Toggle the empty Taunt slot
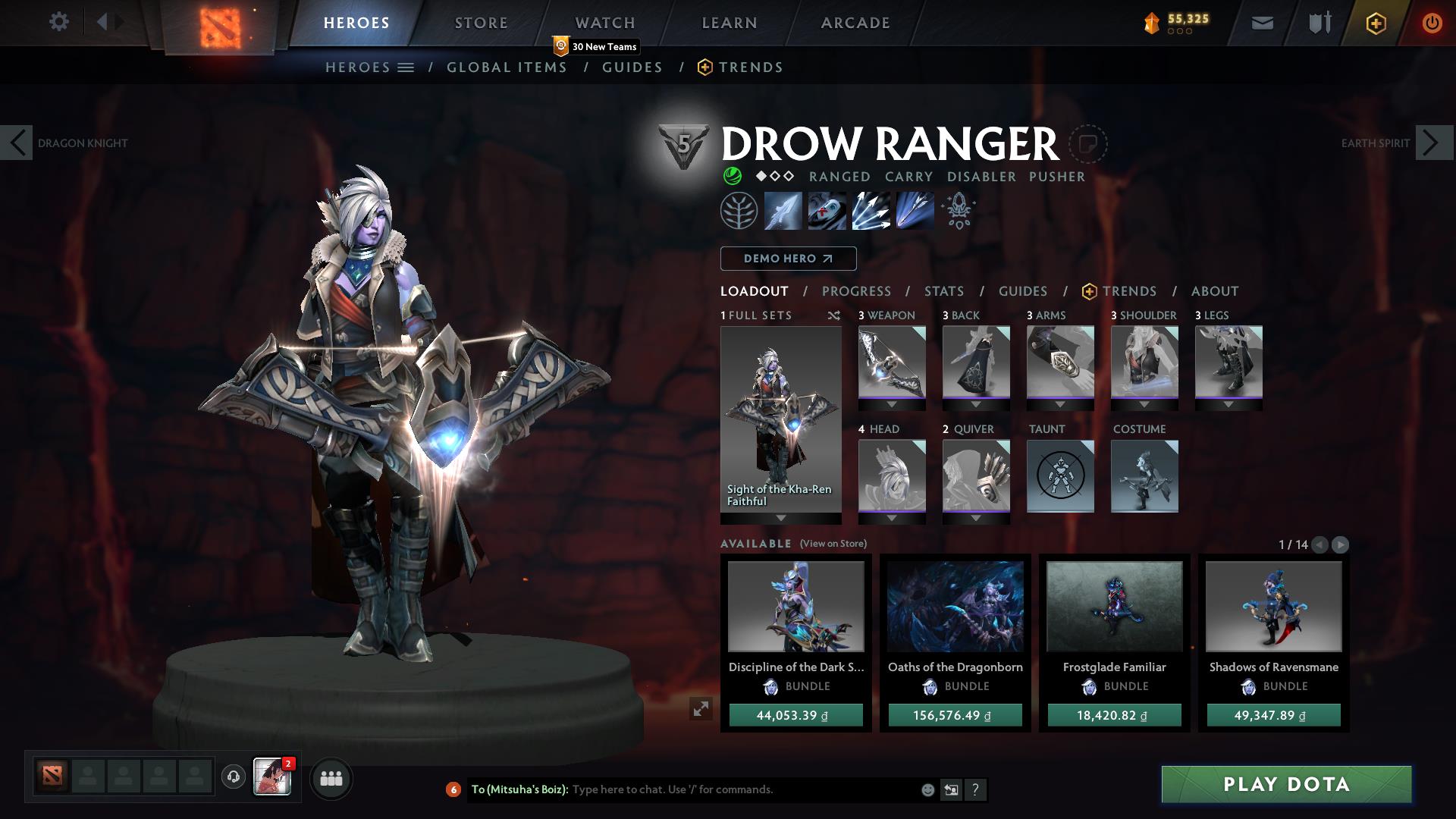The width and height of the screenshot is (1456, 819). coord(1060,475)
